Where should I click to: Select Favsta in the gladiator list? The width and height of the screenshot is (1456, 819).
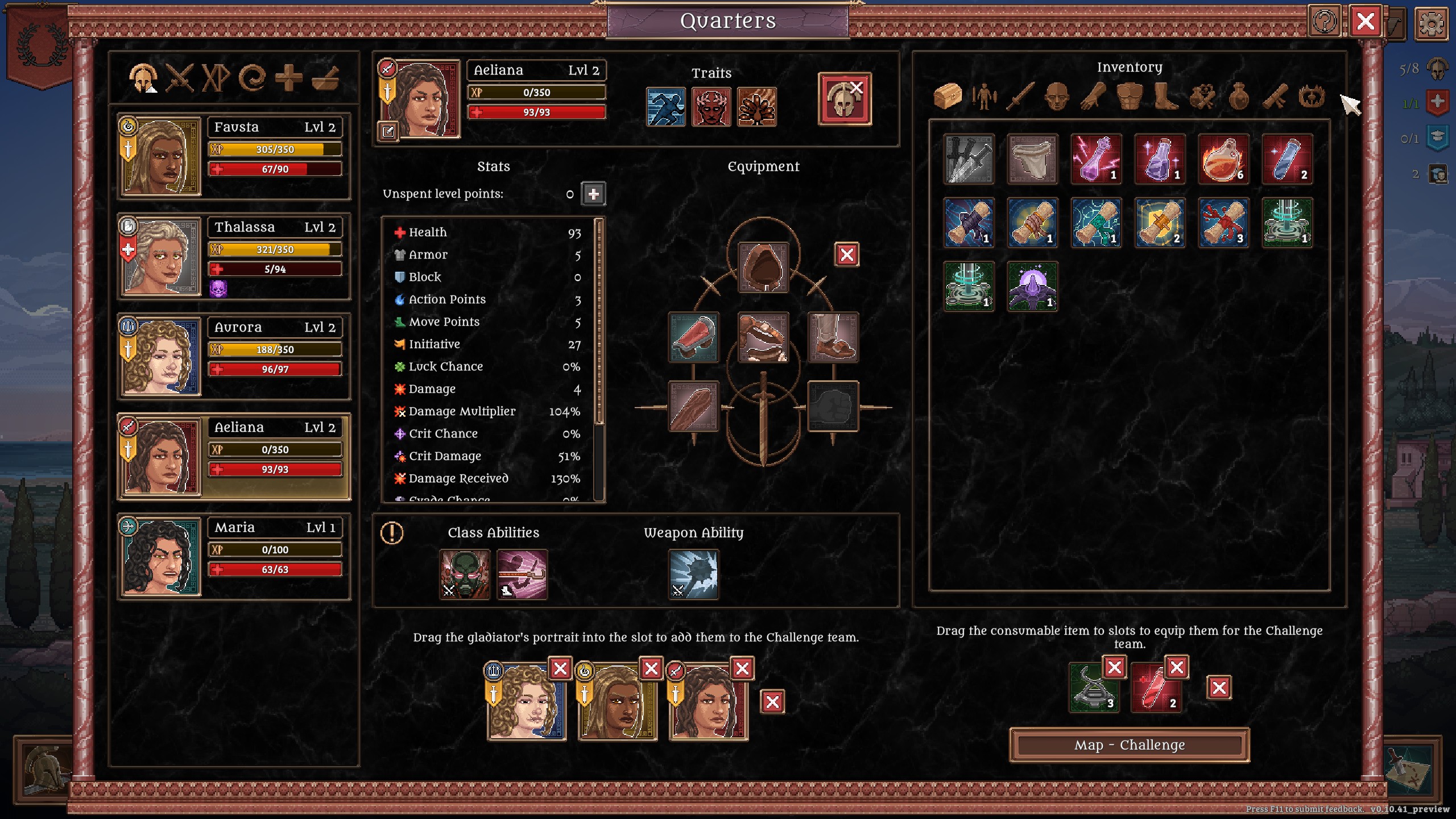tap(233, 156)
